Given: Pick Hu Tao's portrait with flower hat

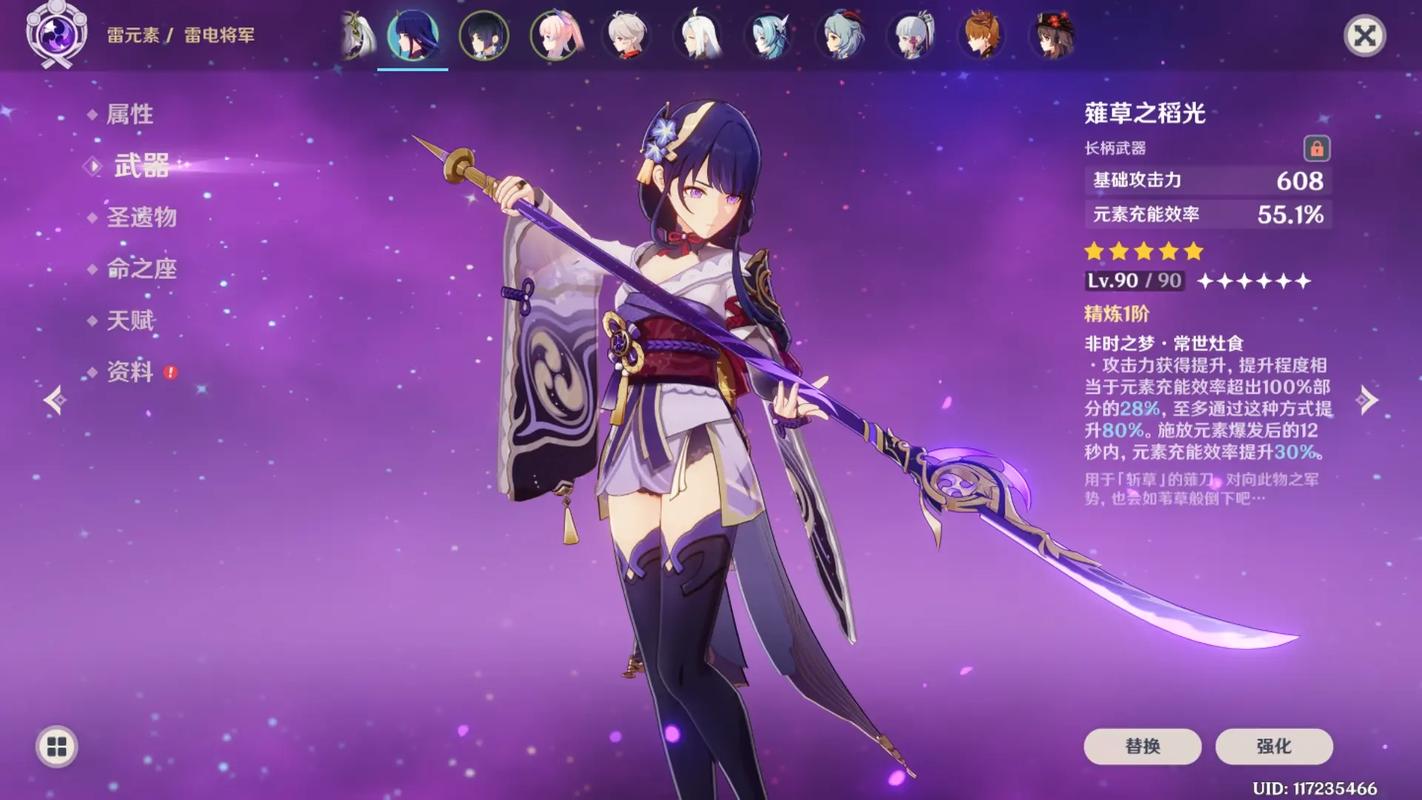Looking at the screenshot, I should click(1053, 36).
